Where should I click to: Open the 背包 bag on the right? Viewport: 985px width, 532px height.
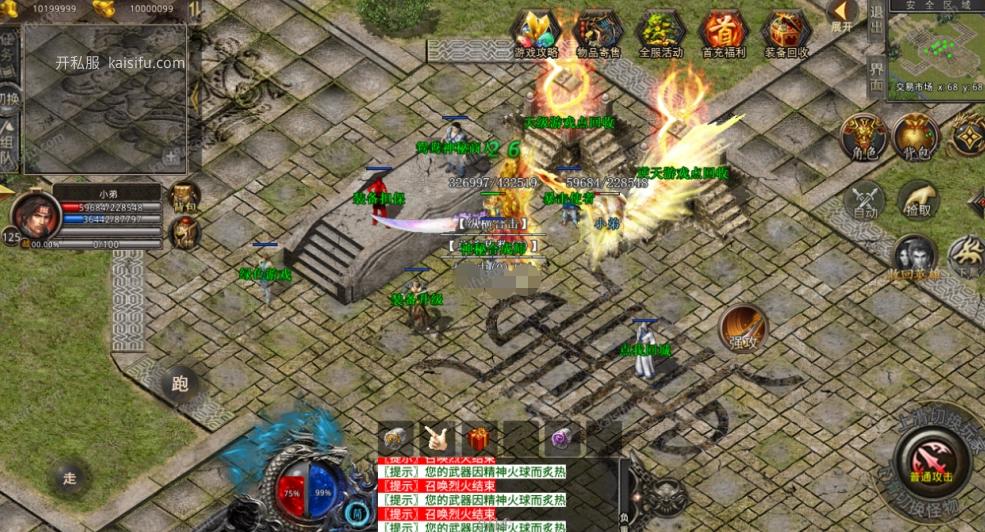(915, 136)
